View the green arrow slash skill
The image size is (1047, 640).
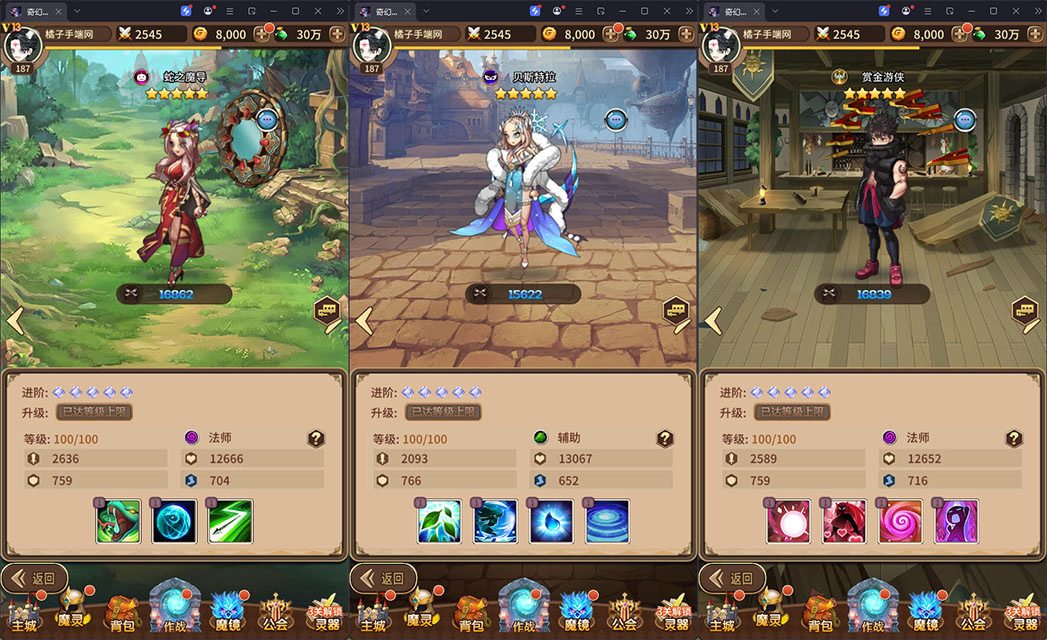point(230,522)
